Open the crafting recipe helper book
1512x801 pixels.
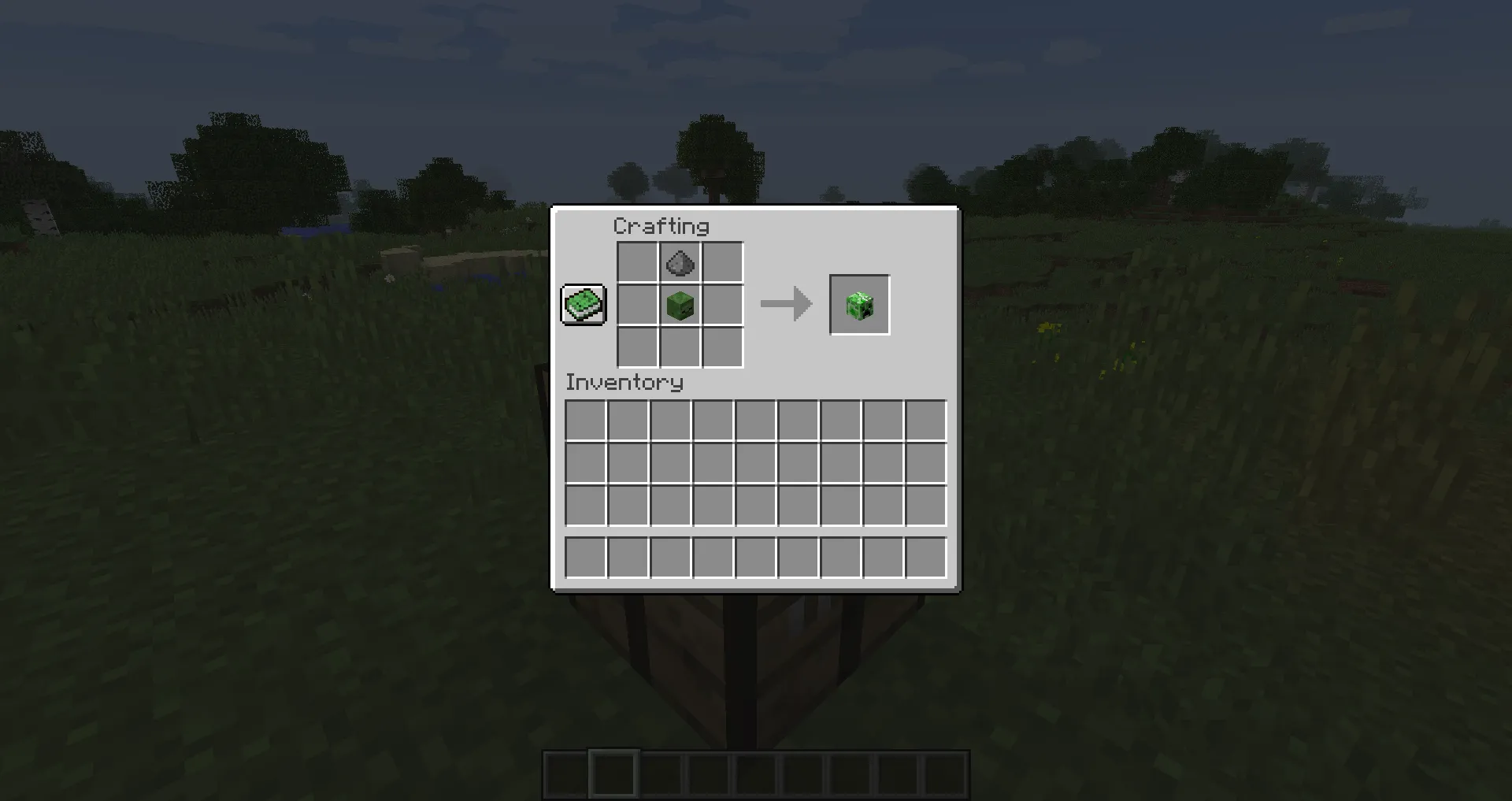click(x=583, y=305)
